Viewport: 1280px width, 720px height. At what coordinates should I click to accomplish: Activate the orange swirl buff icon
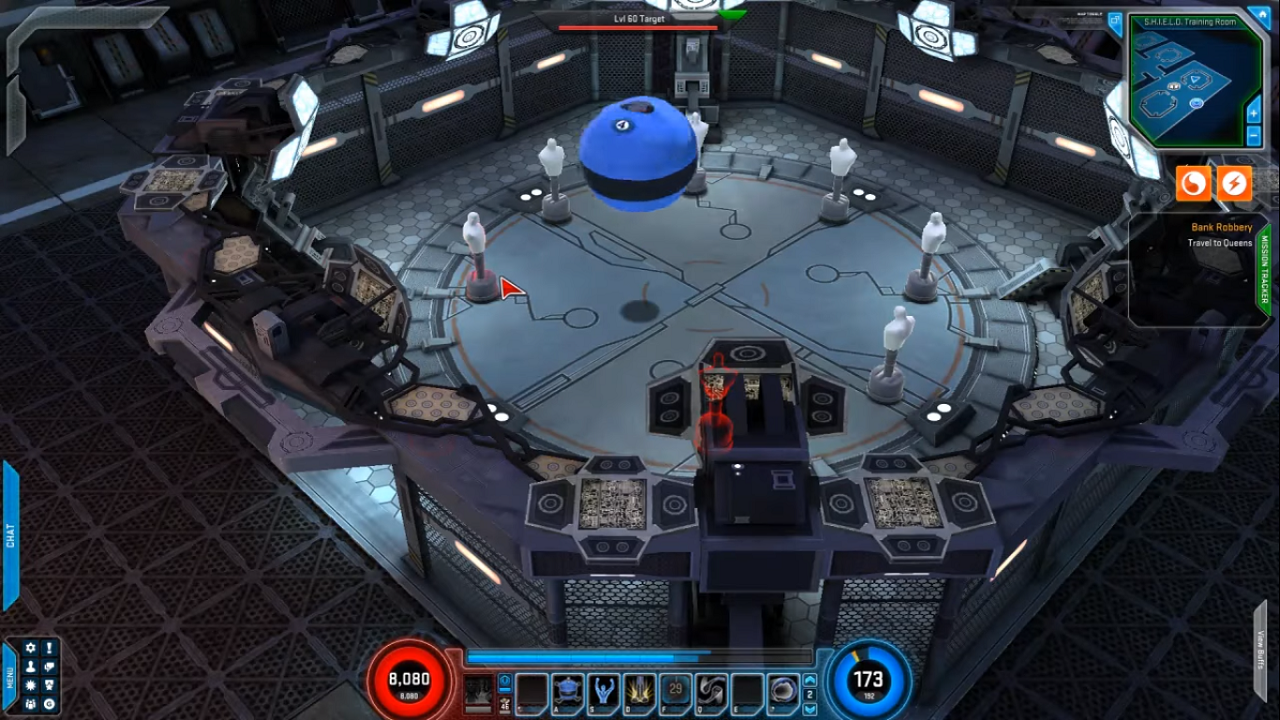[x=1193, y=184]
